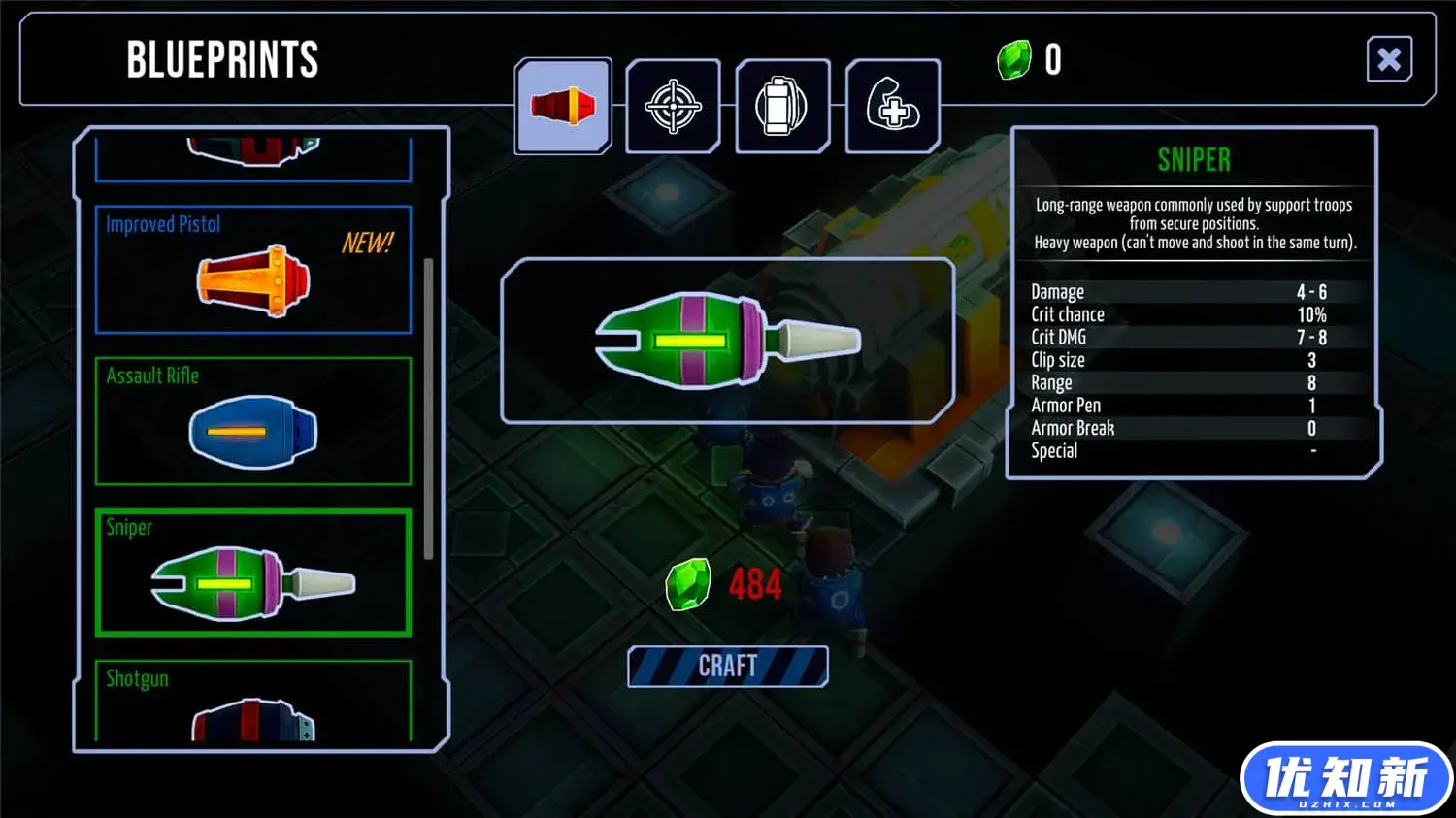1456x818 pixels.
Task: Switch to the weapons category tab
Action: (x=563, y=106)
